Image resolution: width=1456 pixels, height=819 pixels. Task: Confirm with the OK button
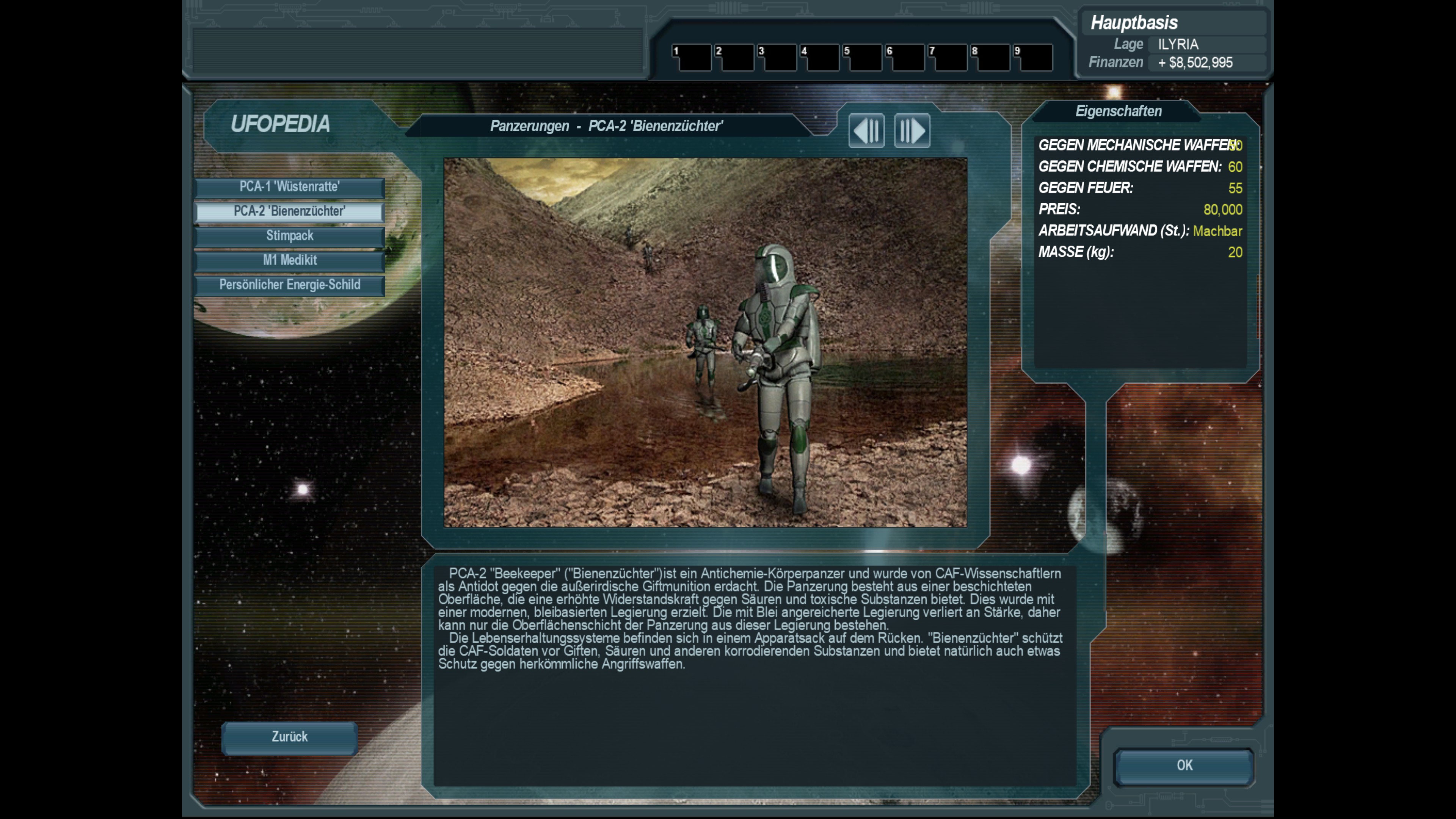point(1184,766)
